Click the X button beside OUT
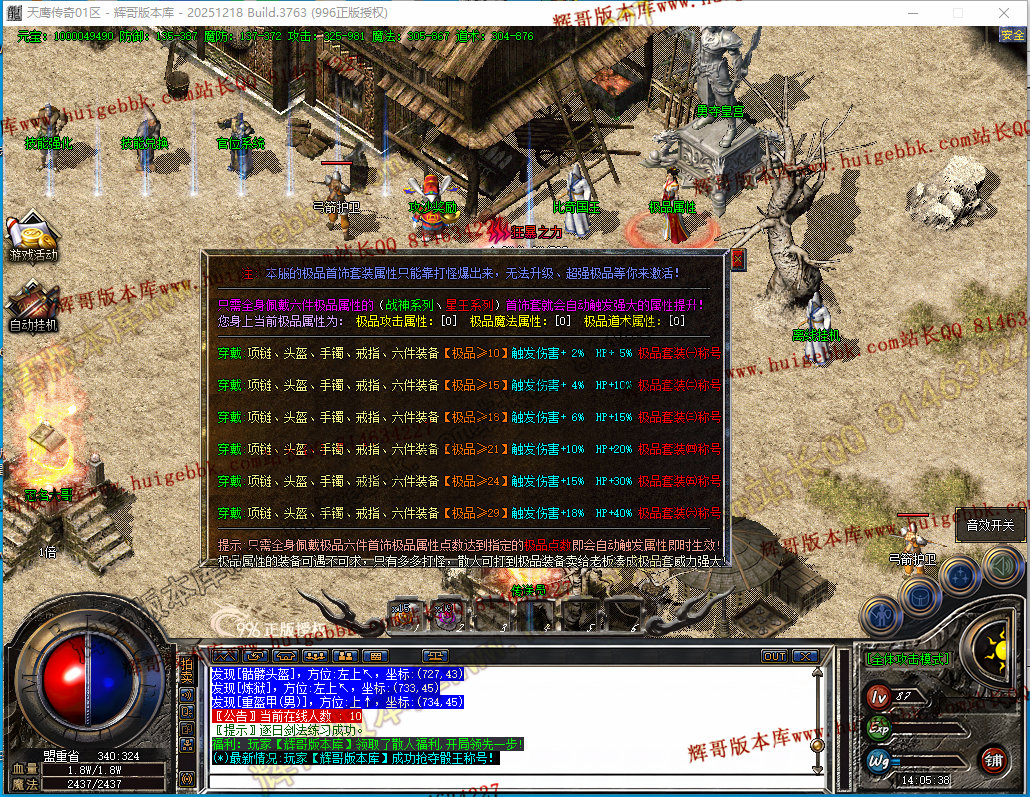This screenshot has width=1030, height=797. [x=805, y=656]
